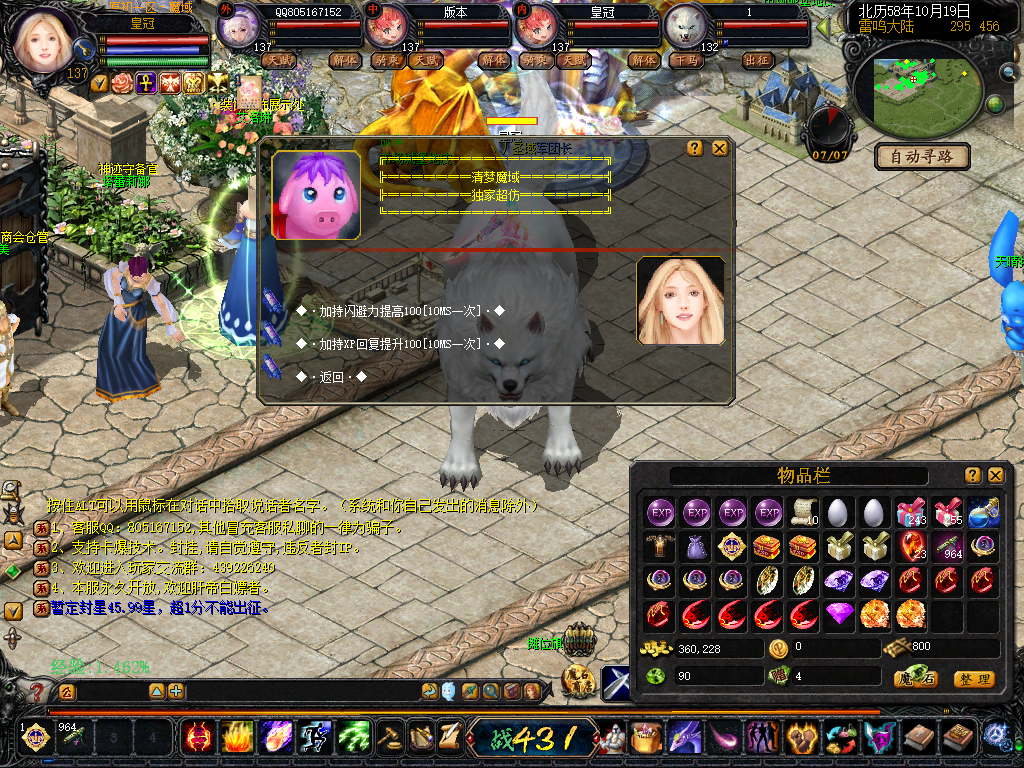1024x768 pixels.
Task: Choose the dodge +100 buff option
Action: pos(400,311)
